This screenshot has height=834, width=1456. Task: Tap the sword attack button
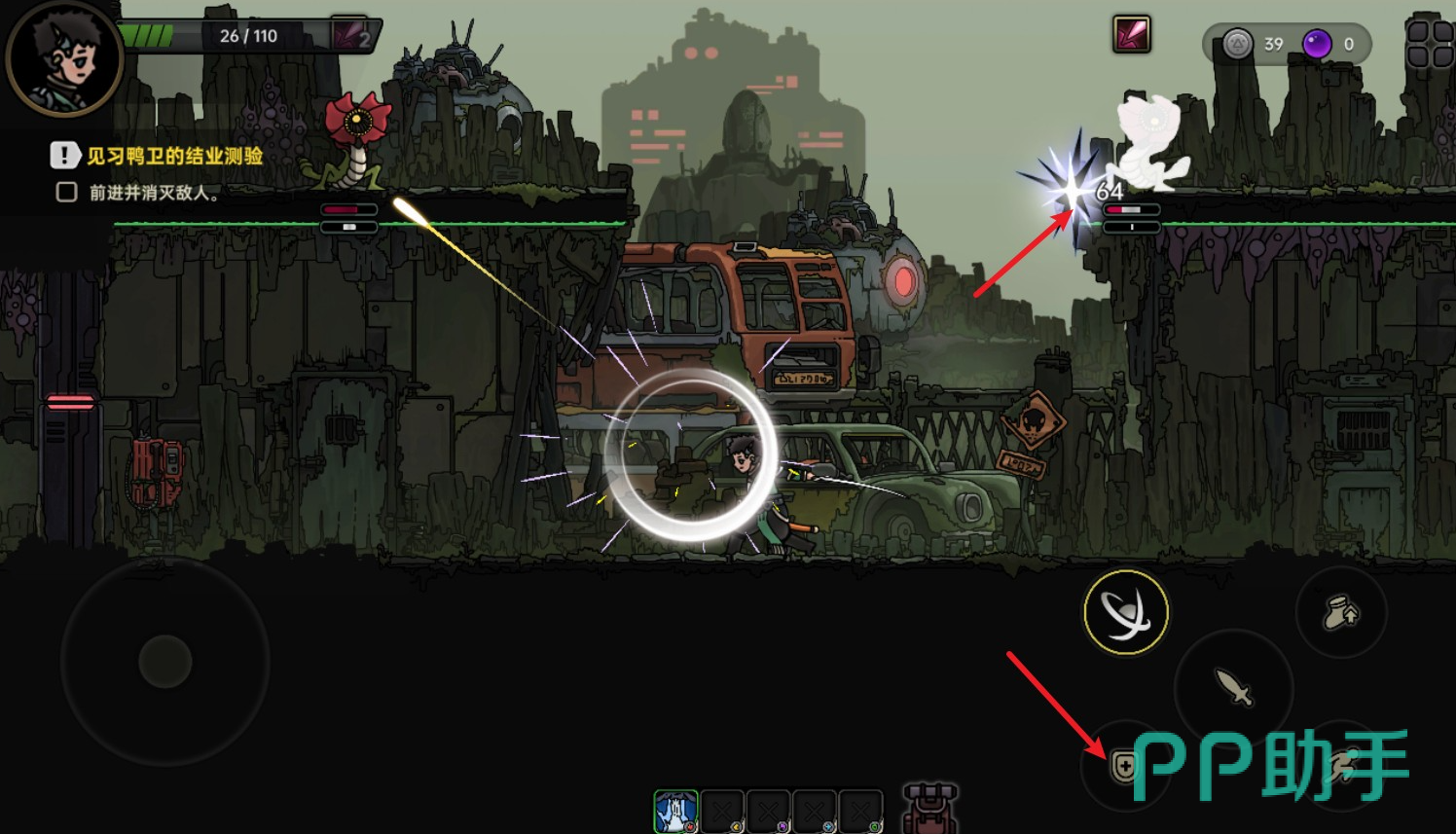point(1234,687)
